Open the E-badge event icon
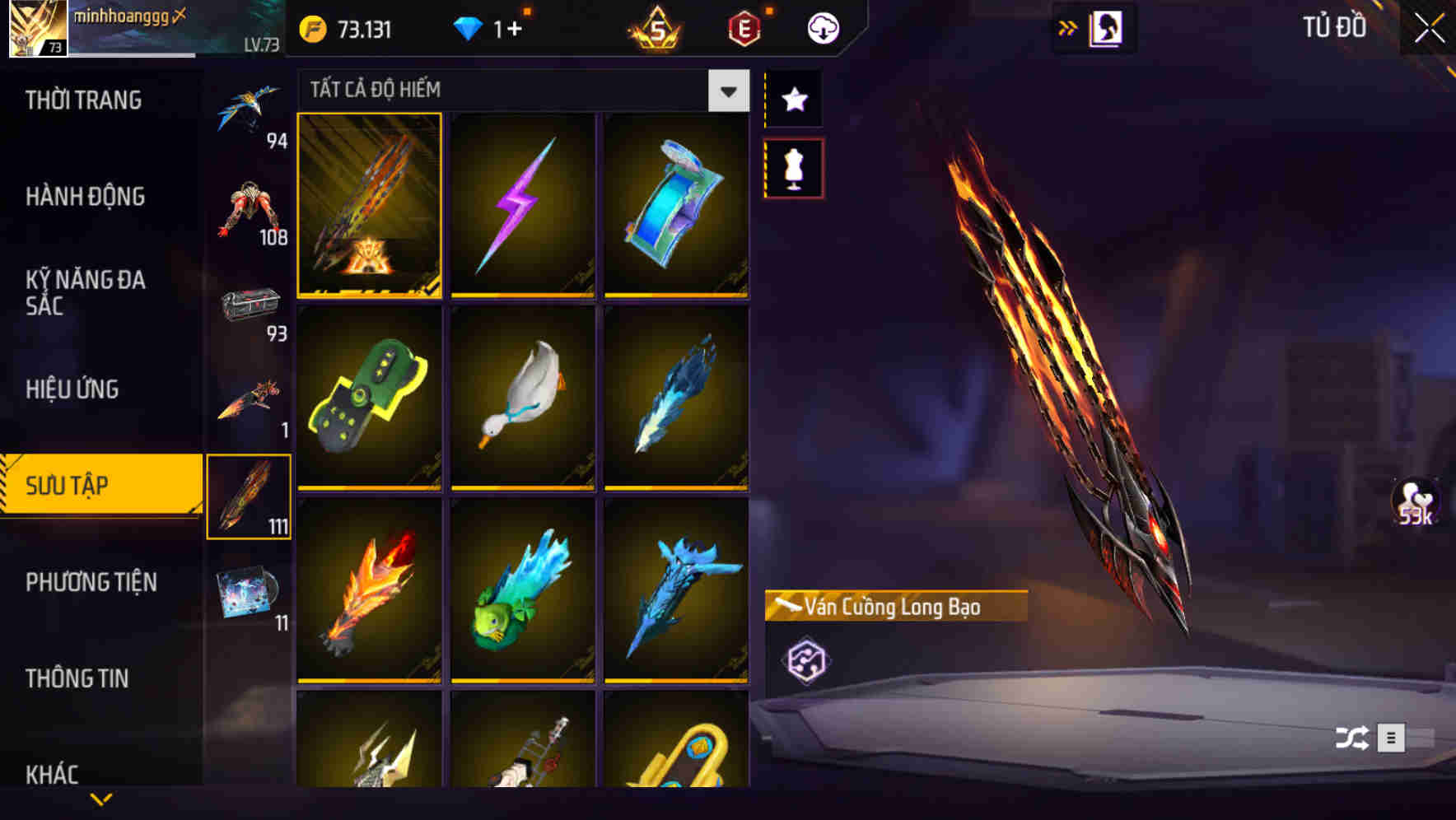The image size is (1456, 820). [x=742, y=26]
